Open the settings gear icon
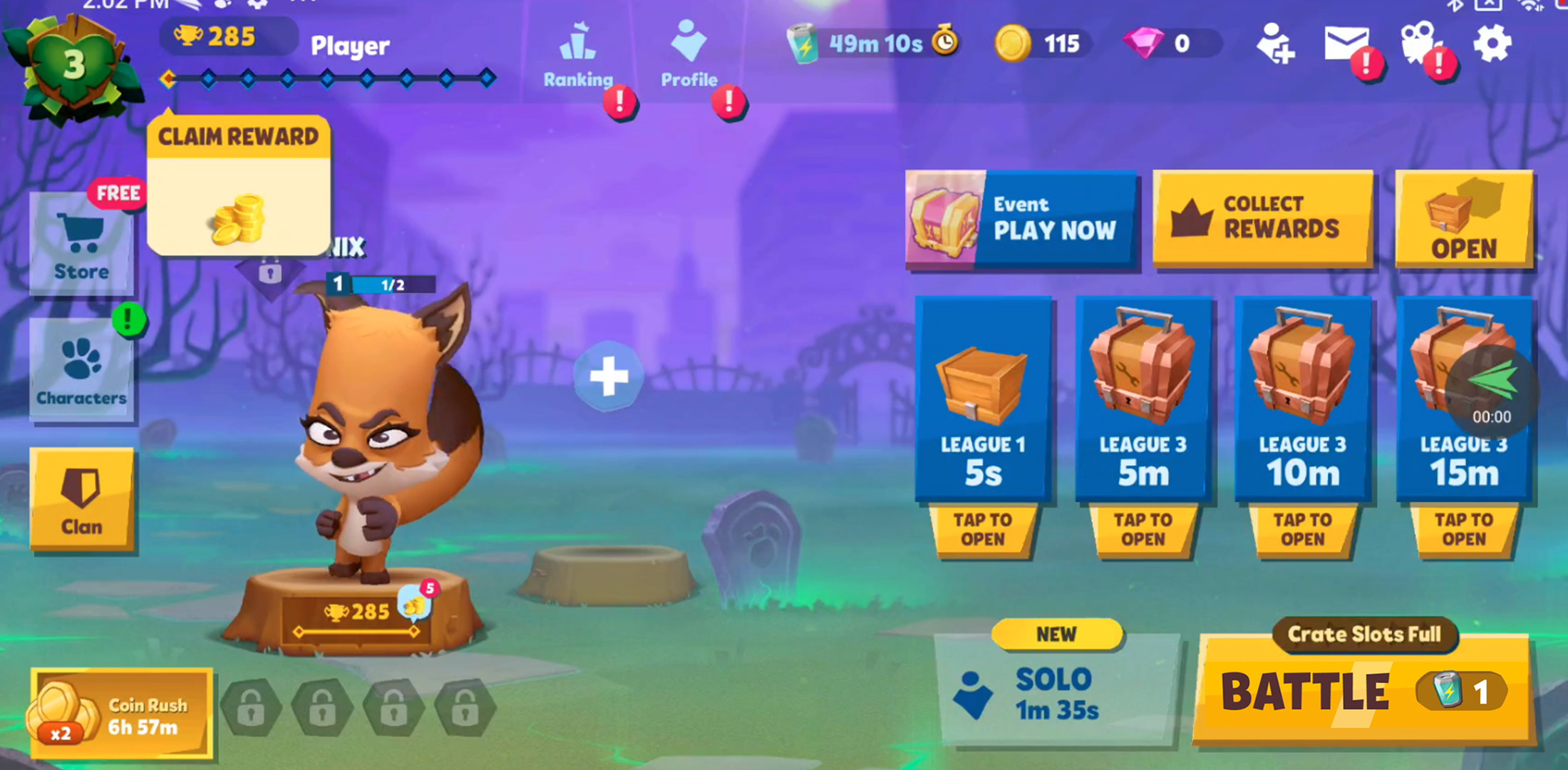 coord(1492,44)
